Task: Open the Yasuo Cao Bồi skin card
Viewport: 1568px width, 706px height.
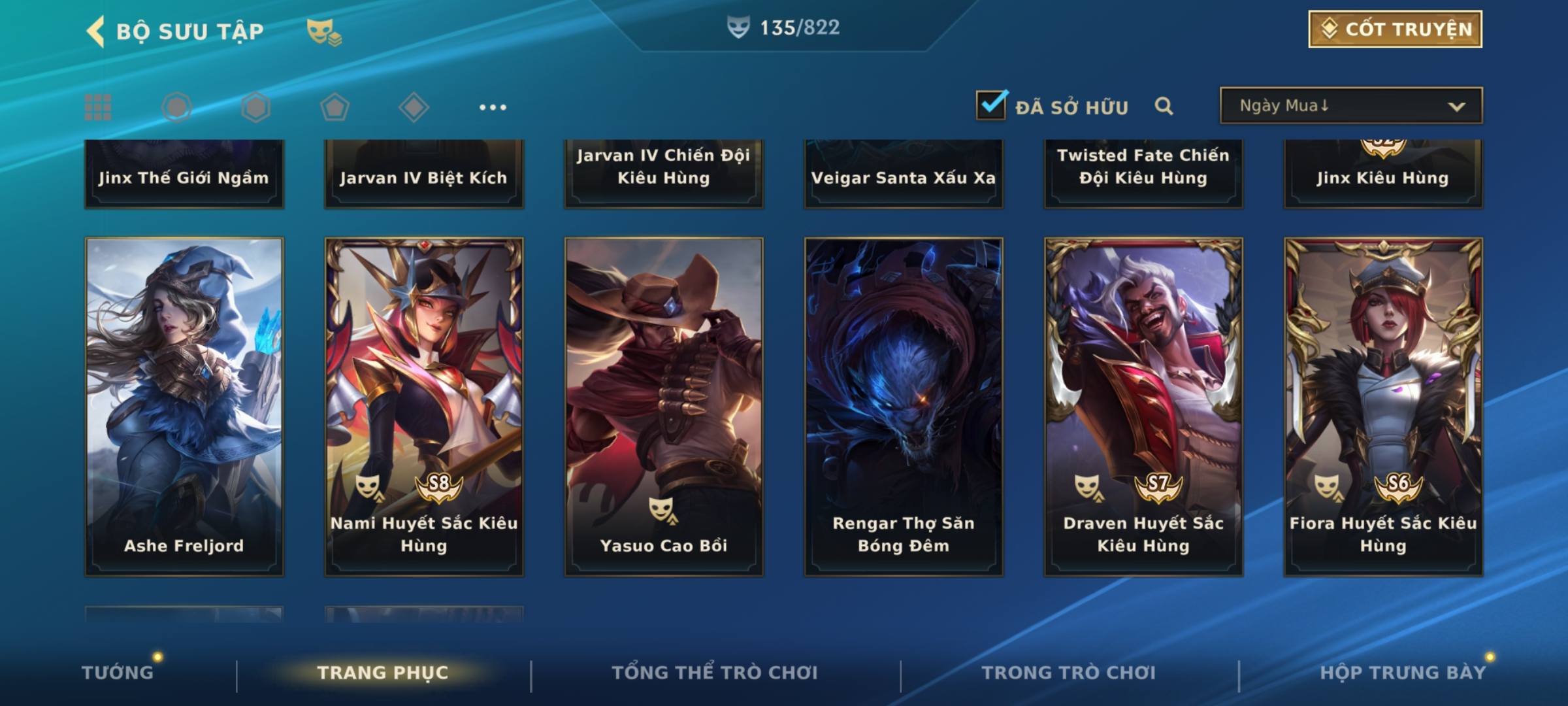Action: click(664, 405)
